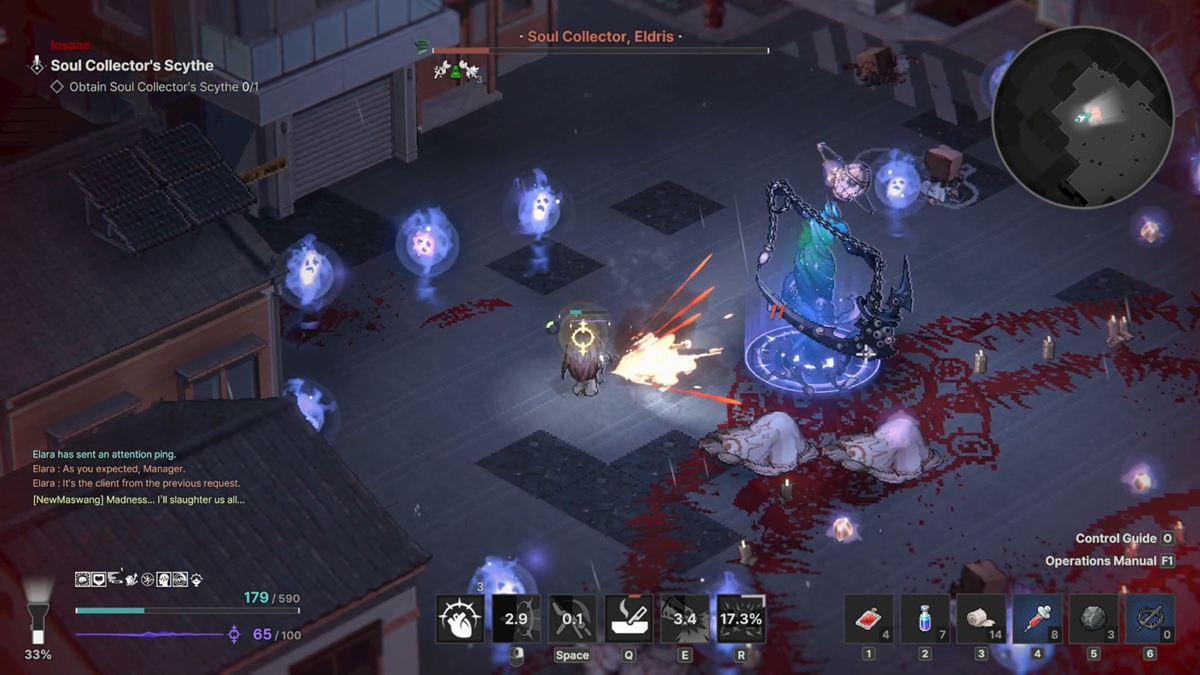Image resolution: width=1200 pixels, height=675 pixels.
Task: Click the Soul Collector's Scythe quest tracker
Action: click(132, 66)
